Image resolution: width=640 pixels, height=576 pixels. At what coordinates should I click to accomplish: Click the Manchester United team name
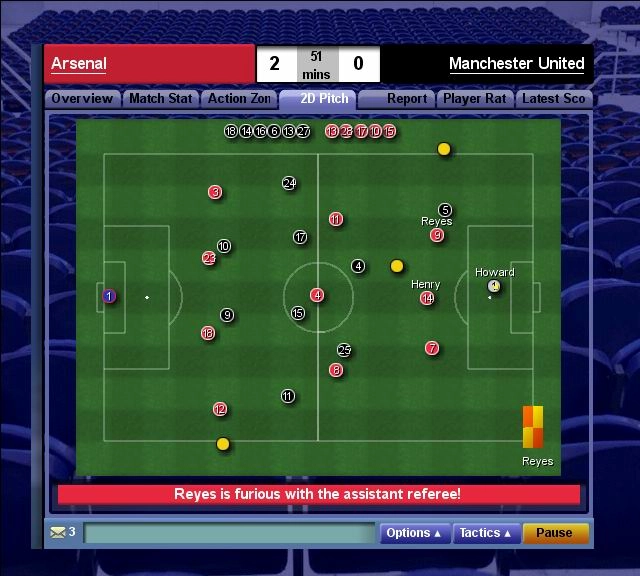pyautogui.click(x=516, y=64)
